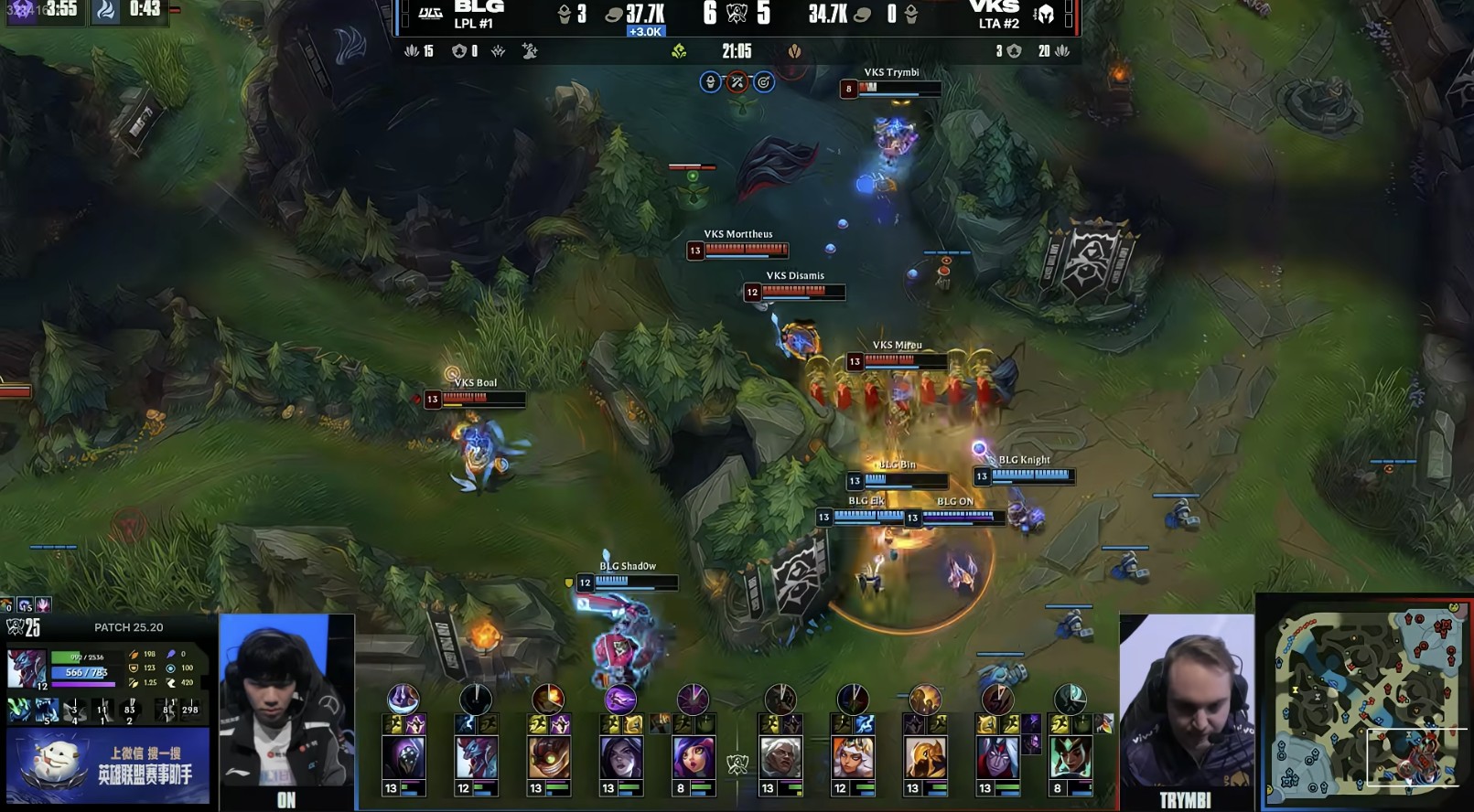Select the Ziggs portrait in the champion bar
1474x812 pixels.
[x=548, y=758]
